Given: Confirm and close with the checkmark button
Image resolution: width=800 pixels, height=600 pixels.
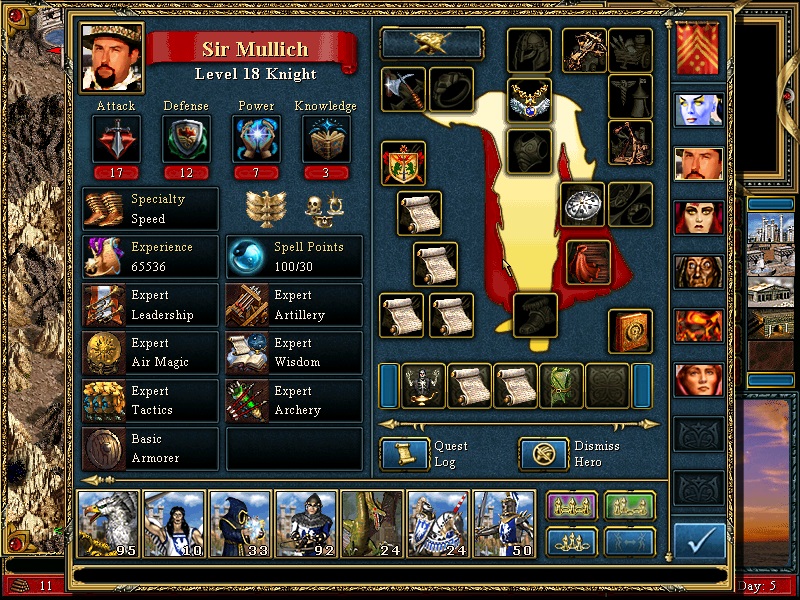Looking at the screenshot, I should click(699, 541).
